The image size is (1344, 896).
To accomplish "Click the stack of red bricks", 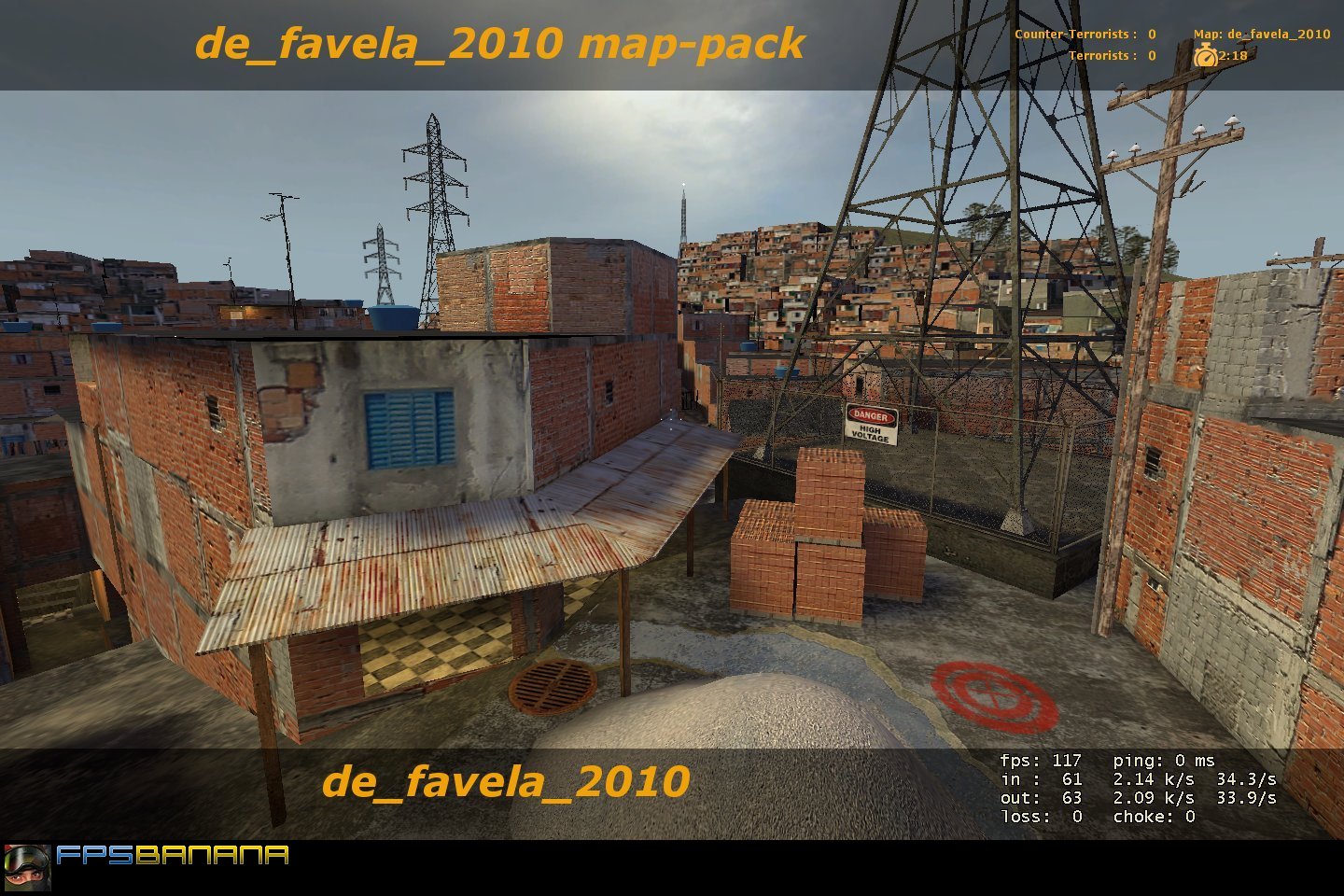I will click(x=825, y=532).
